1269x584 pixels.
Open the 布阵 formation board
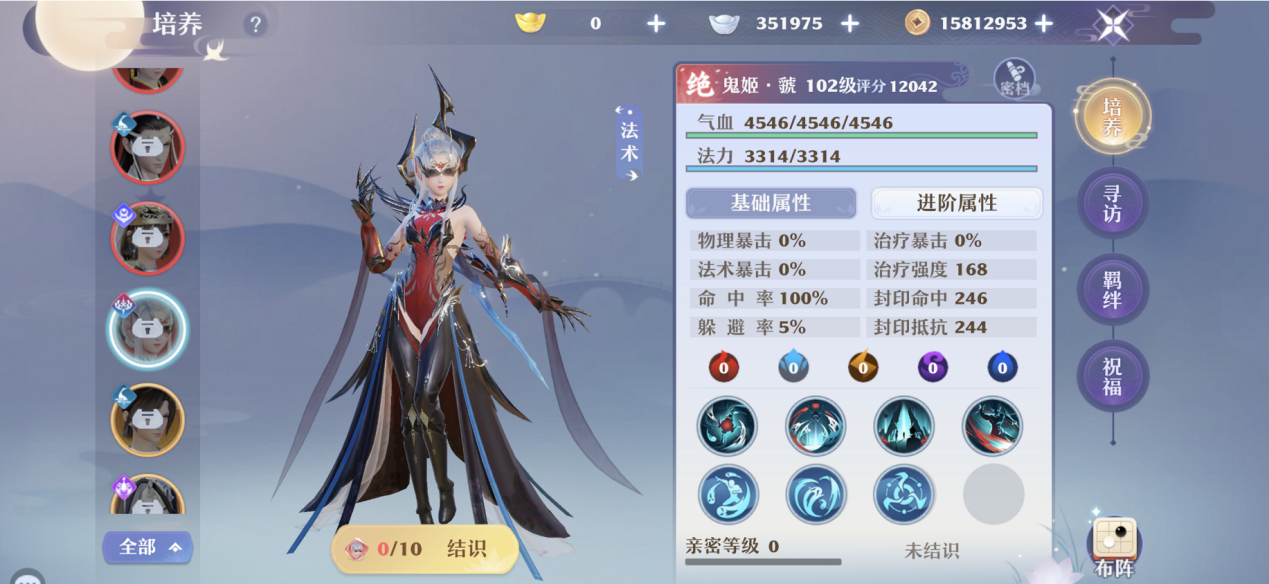coord(1114,545)
